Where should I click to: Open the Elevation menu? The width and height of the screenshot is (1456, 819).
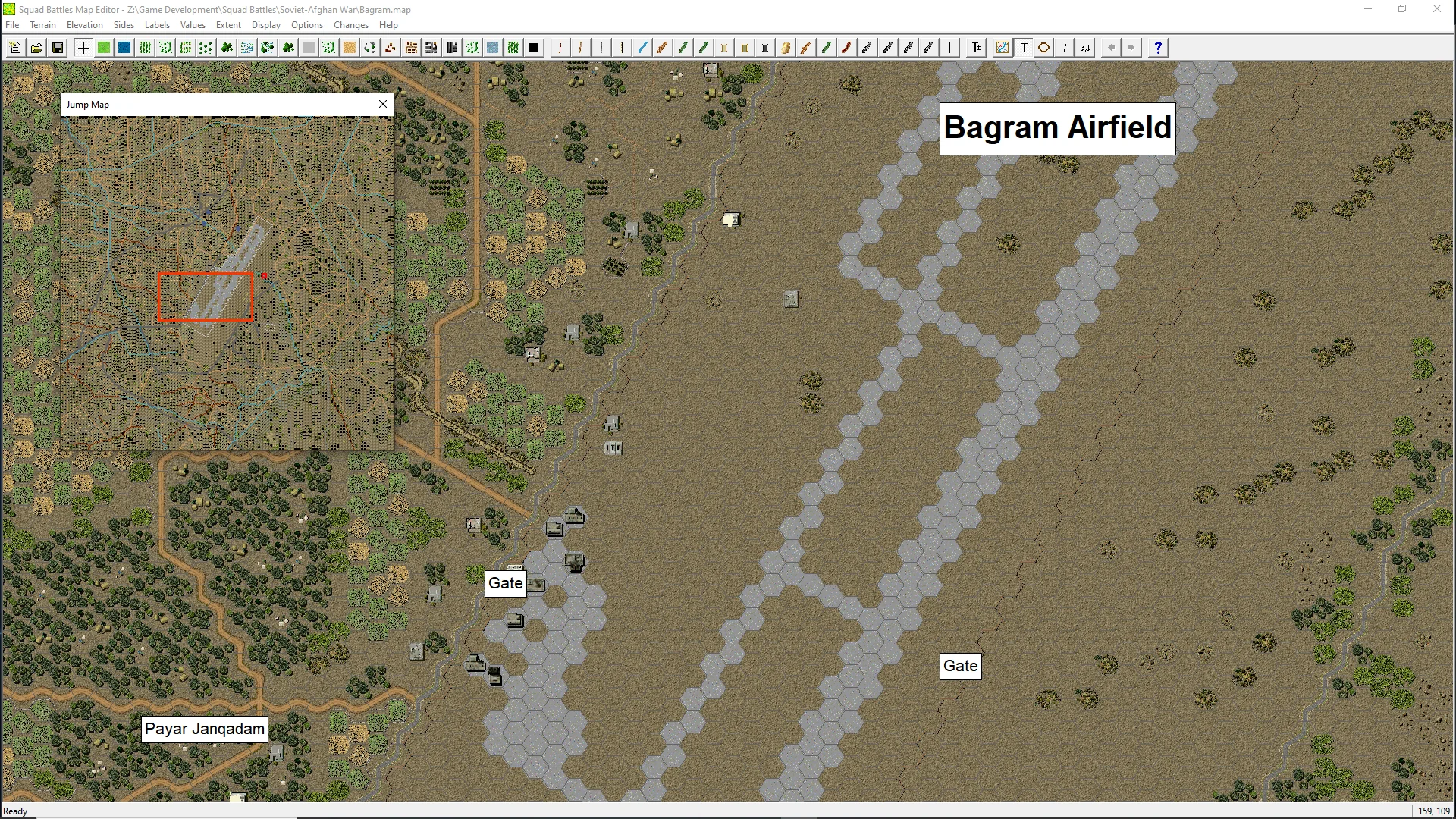tap(84, 25)
